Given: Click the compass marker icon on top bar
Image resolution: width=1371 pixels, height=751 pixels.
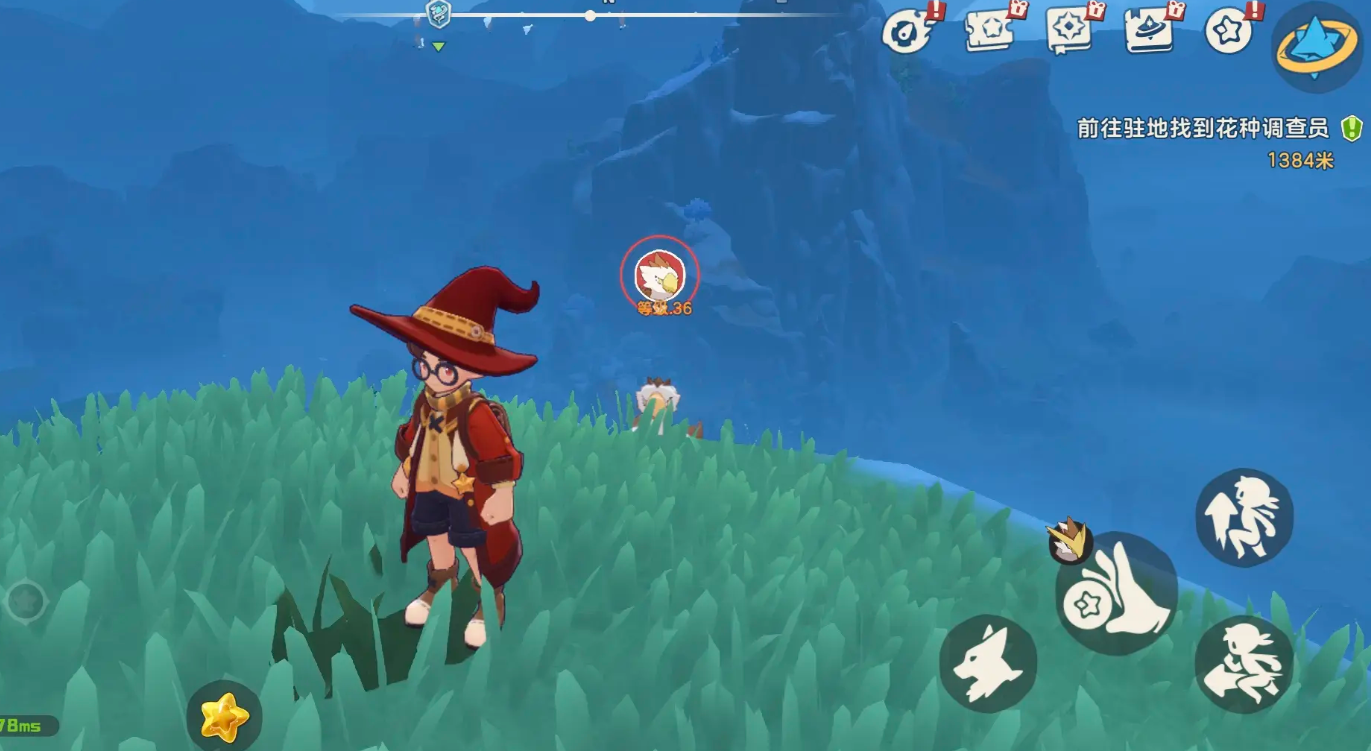Looking at the screenshot, I should [438, 14].
